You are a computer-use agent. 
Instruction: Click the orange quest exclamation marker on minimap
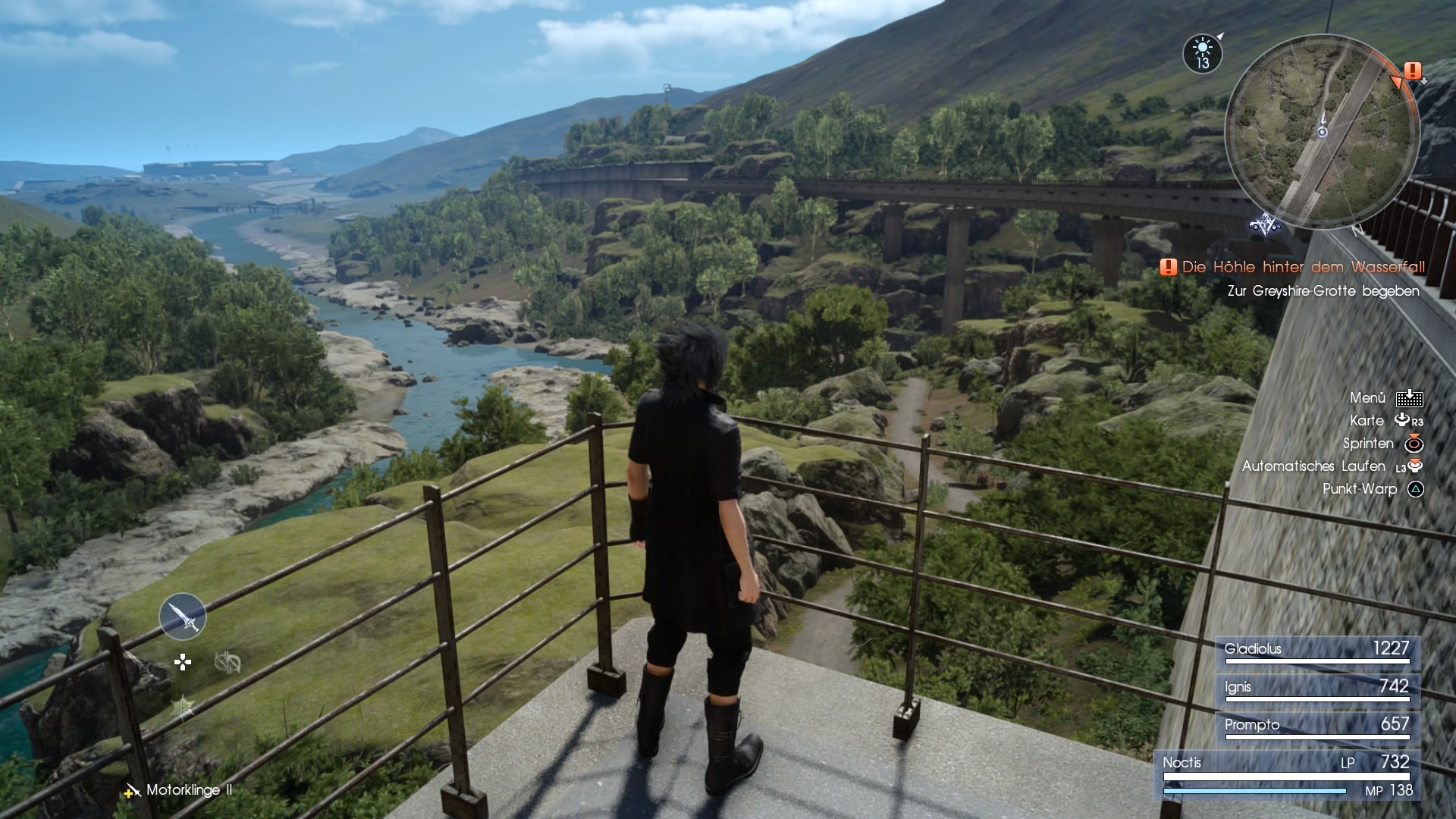pos(1414,71)
